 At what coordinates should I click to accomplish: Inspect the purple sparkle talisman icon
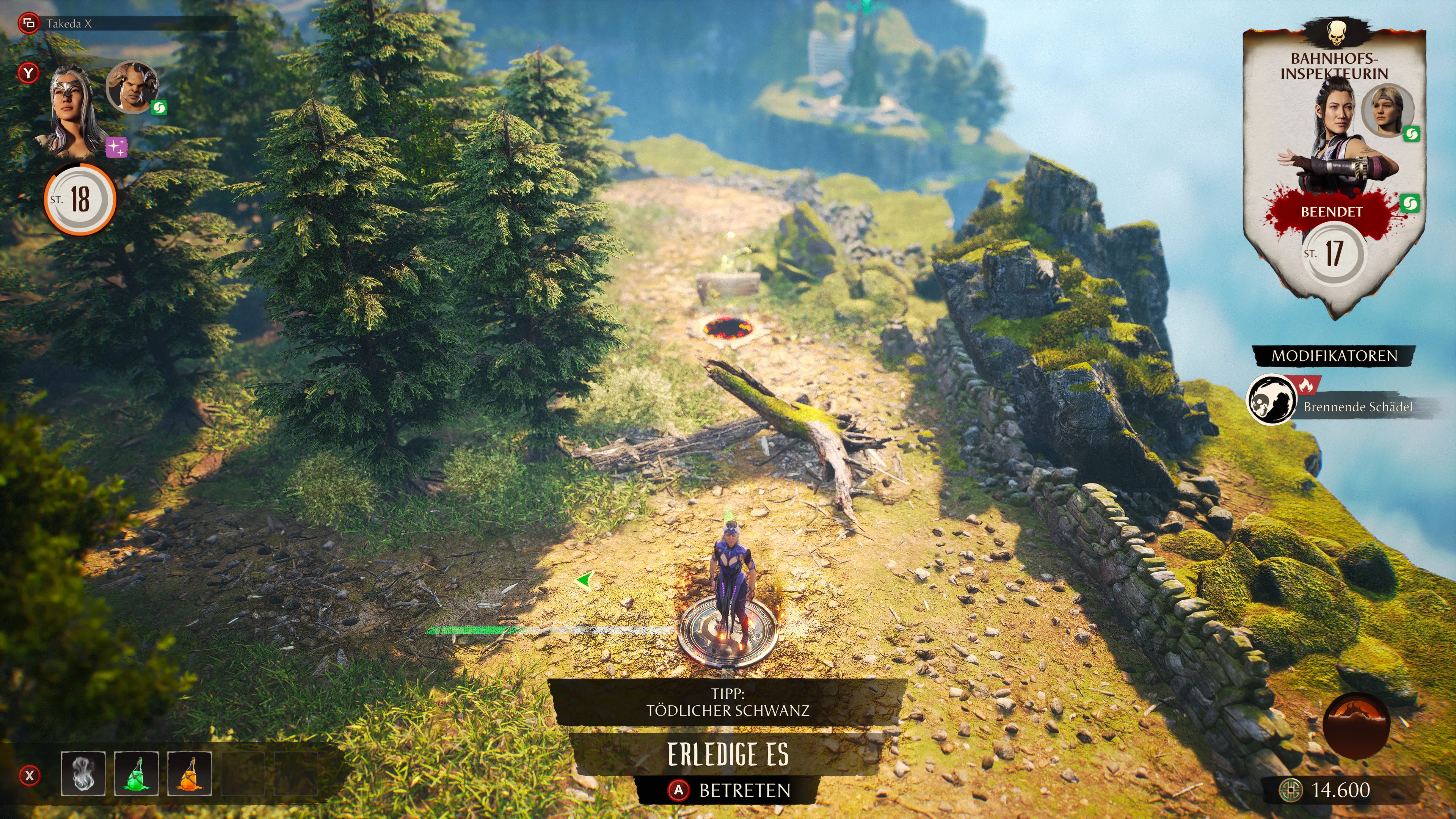pyautogui.click(x=117, y=147)
